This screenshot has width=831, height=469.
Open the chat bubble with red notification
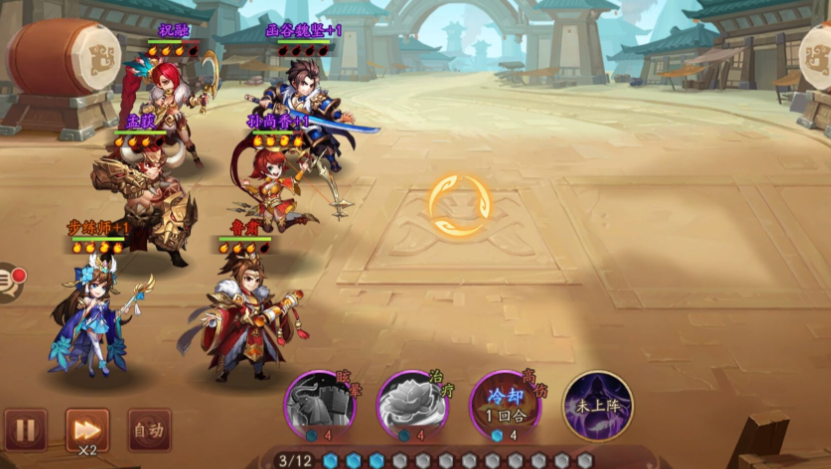coord(8,281)
